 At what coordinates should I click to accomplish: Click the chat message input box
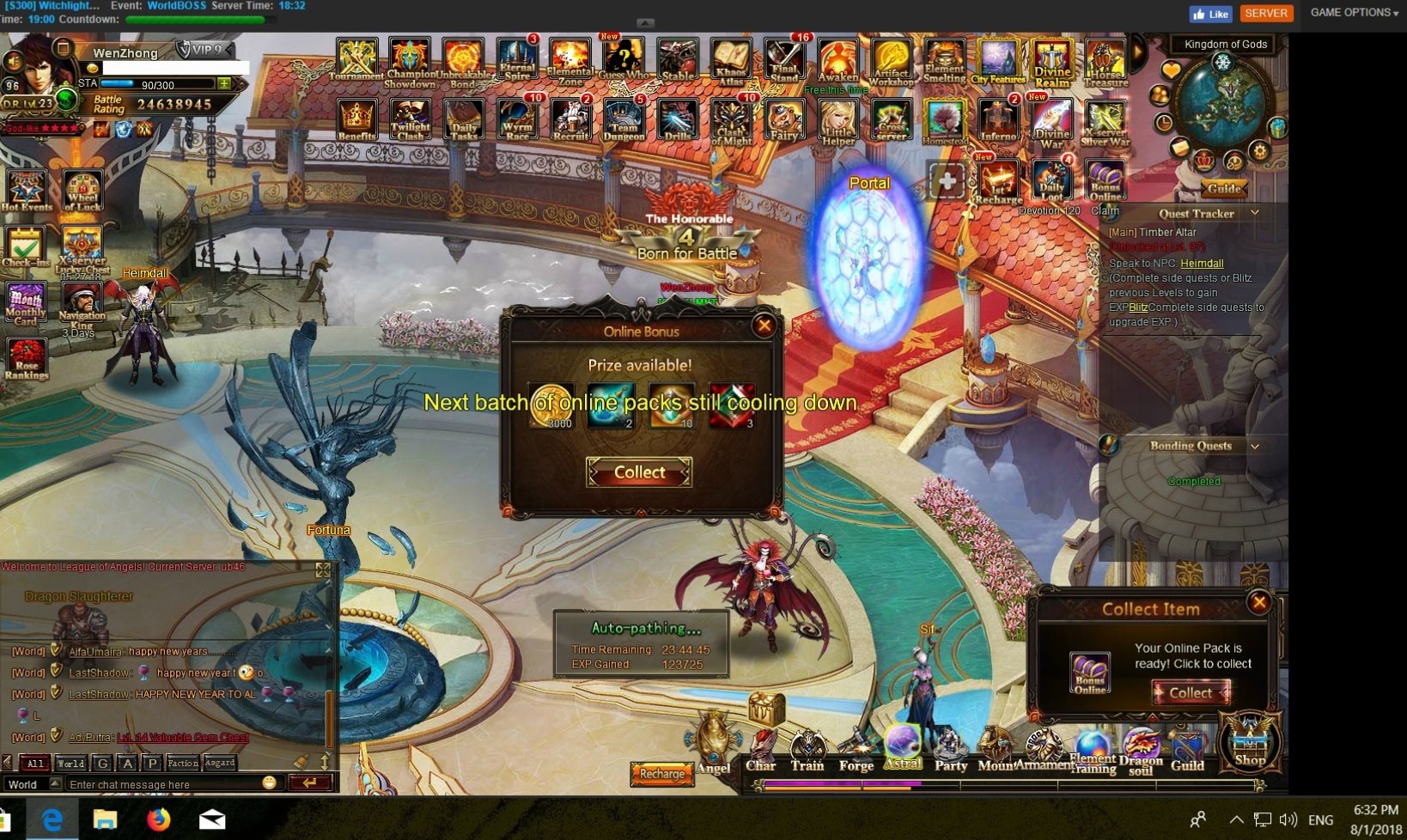tap(163, 784)
